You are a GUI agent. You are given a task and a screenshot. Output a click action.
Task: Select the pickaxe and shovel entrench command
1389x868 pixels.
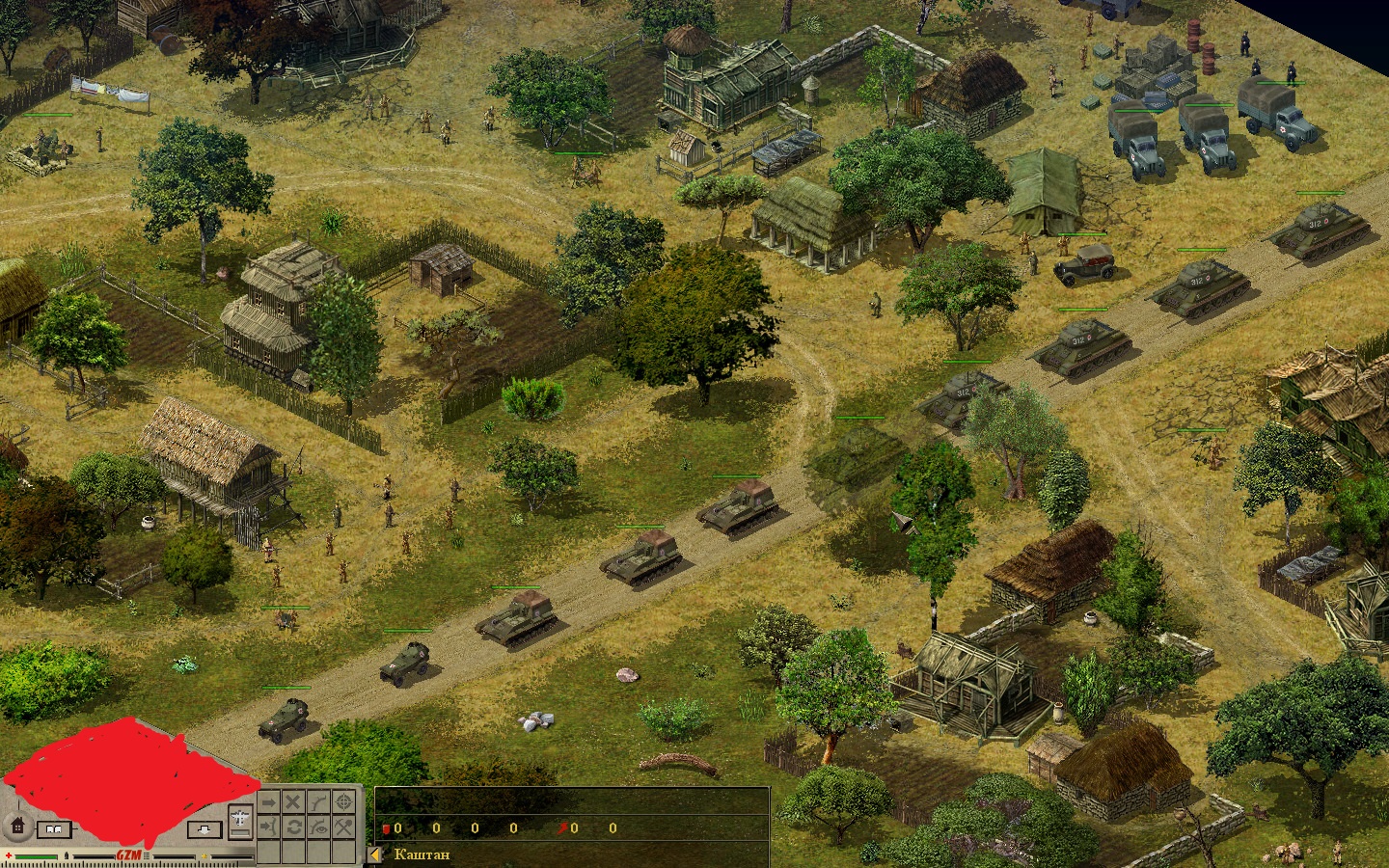click(343, 827)
